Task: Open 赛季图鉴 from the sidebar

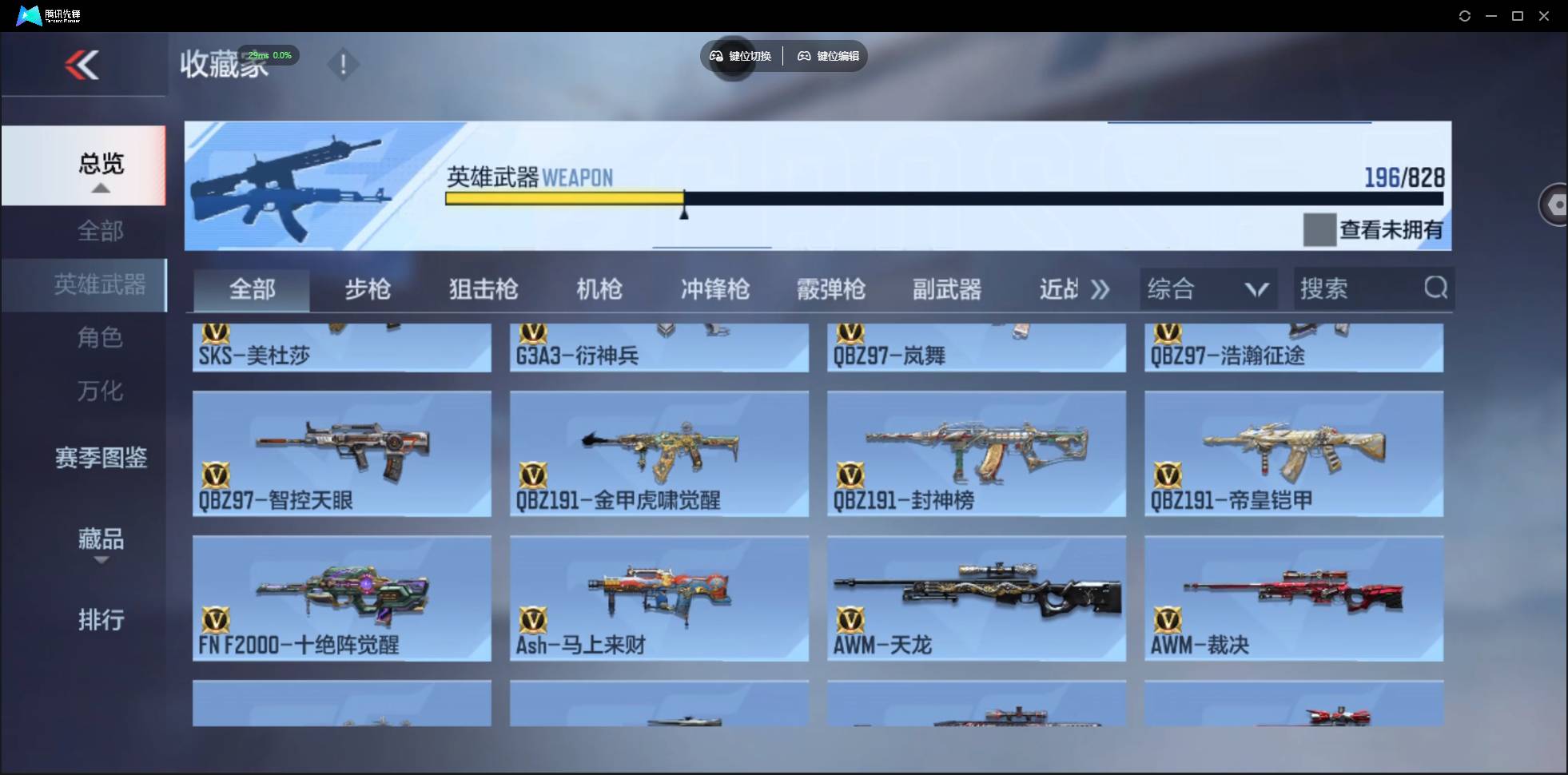Action: [101, 455]
